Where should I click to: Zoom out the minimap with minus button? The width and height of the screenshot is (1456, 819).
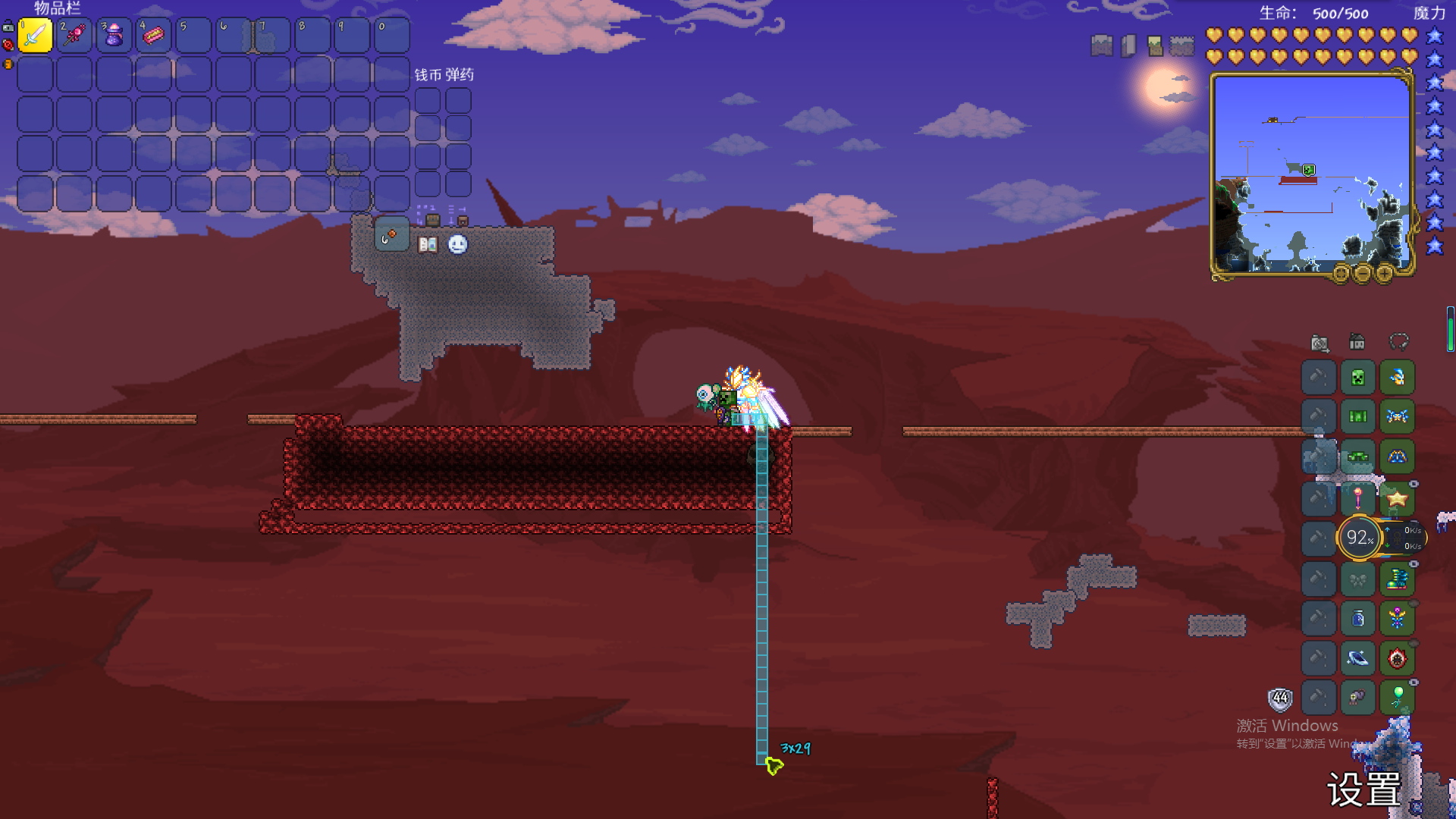click(x=1362, y=274)
